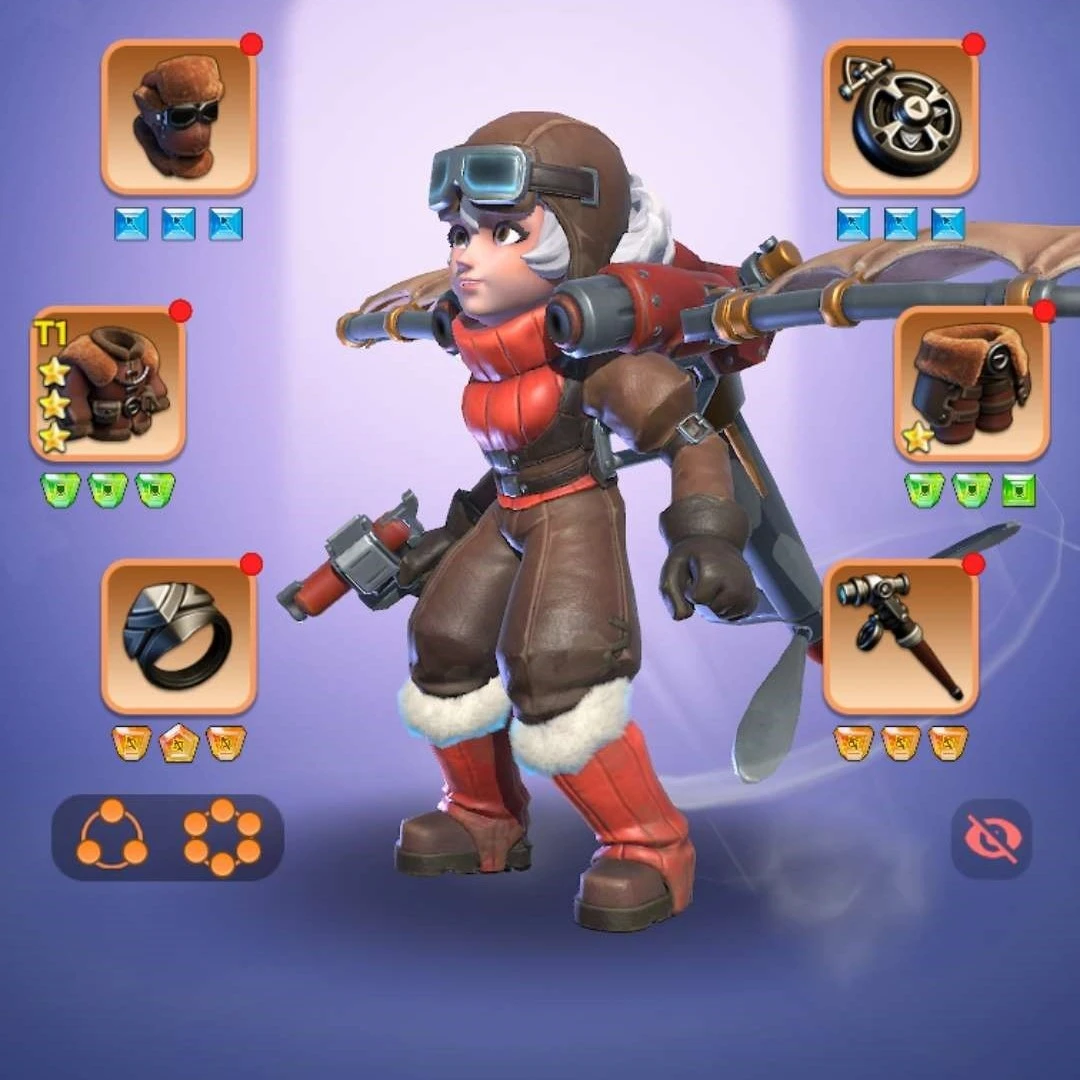Select the turbine gadget equipment slot
Viewport: 1080px width, 1080px height.
click(900, 117)
